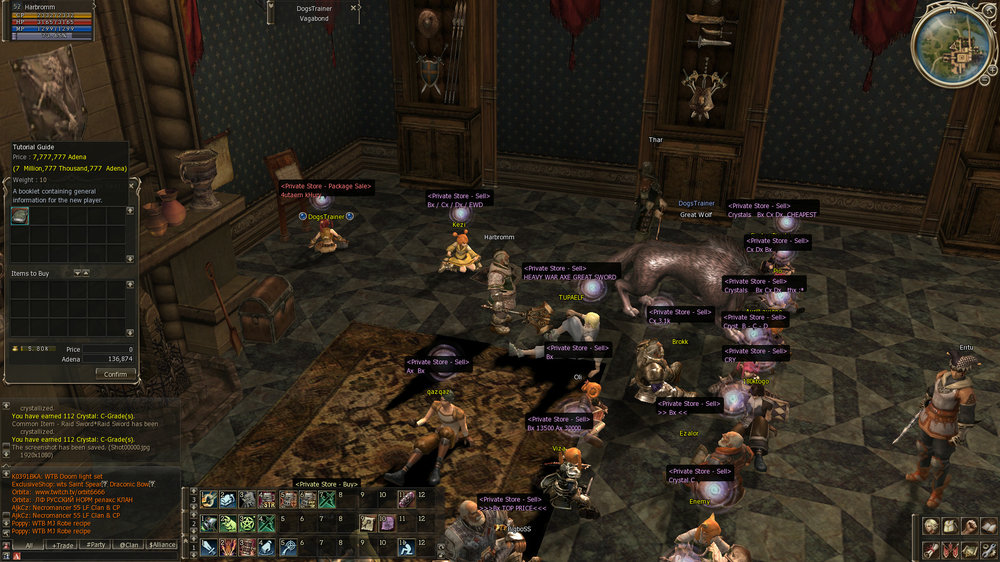The image size is (1000, 562).
Task: Open the quest scroll icon
Action: tap(931, 549)
